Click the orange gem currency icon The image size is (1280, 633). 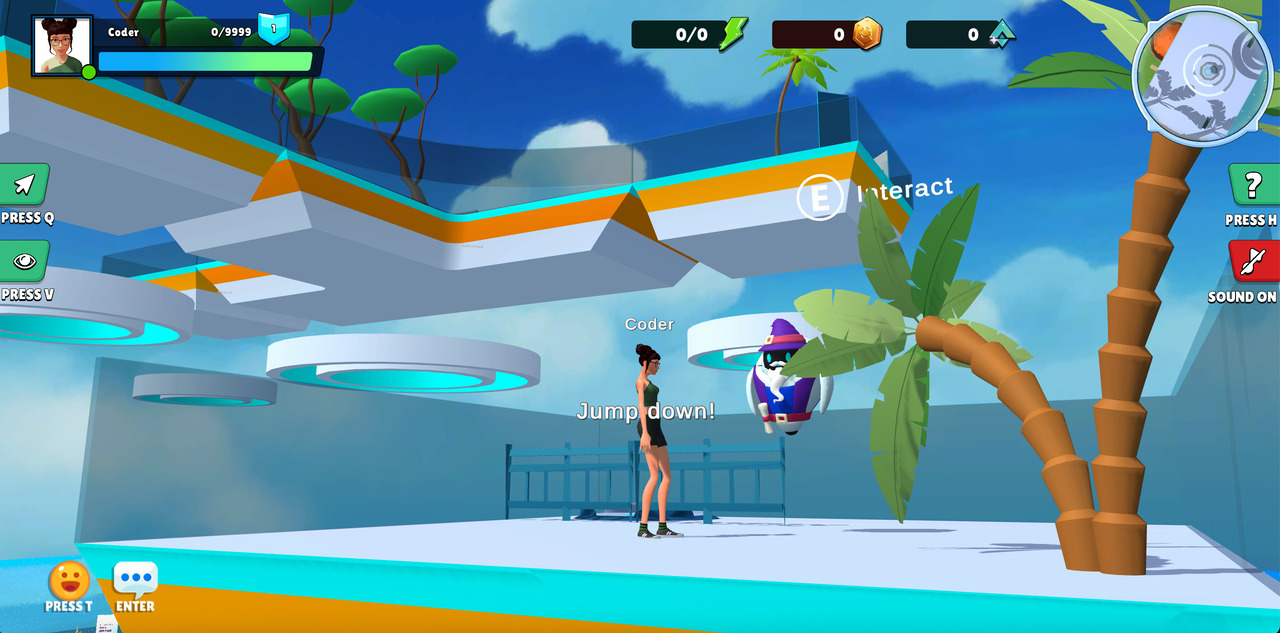[x=867, y=34]
